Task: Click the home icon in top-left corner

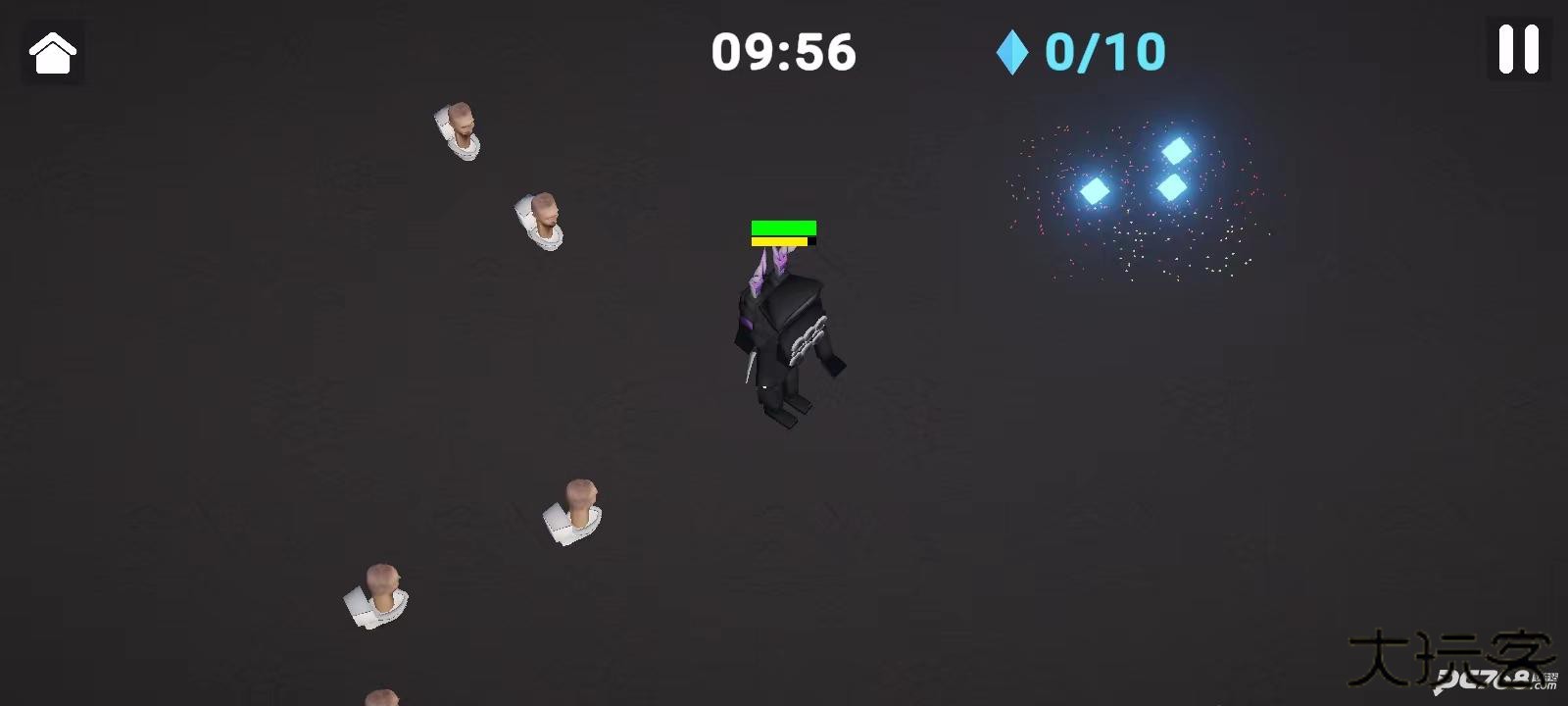Action: (x=51, y=52)
